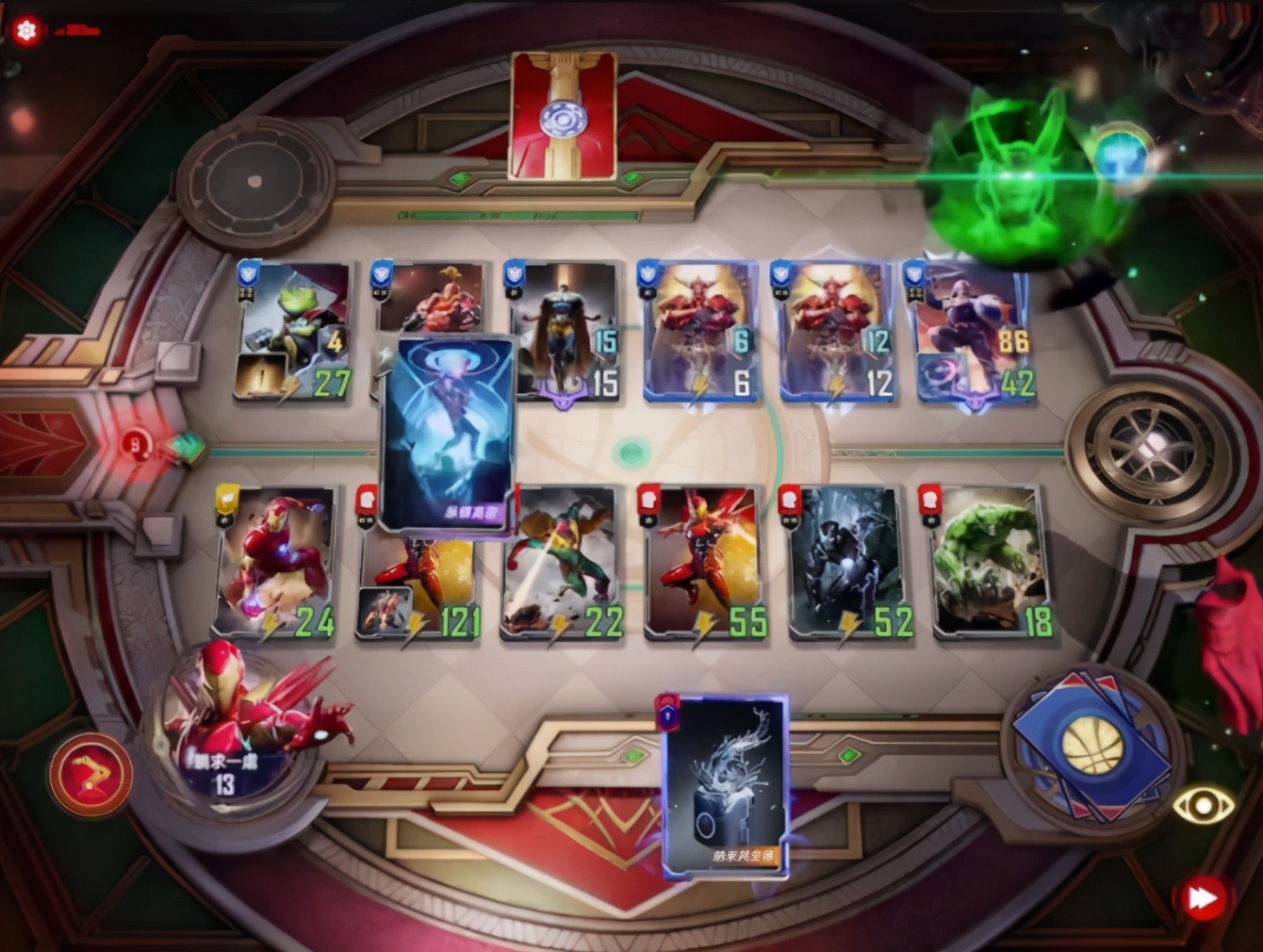This screenshot has height=952, width=1263.
Task: Click your Iron Man card with 24 power
Action: 273,561
